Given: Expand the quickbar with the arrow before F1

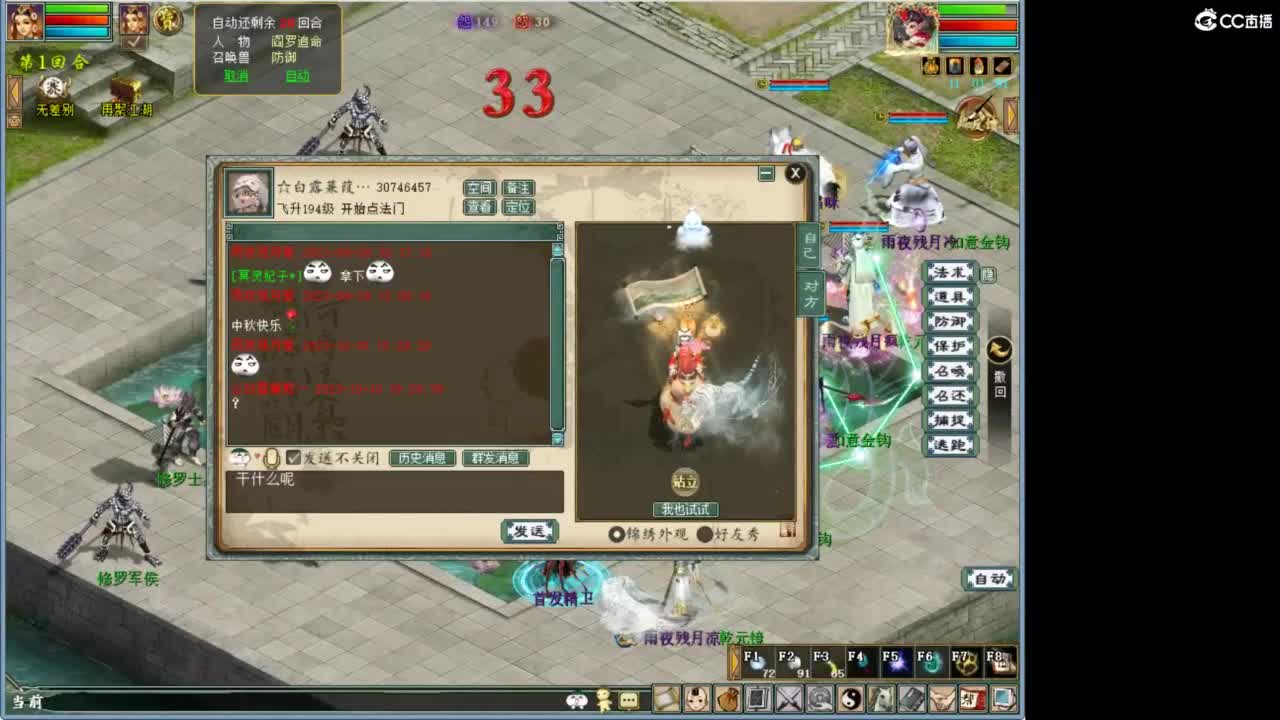Looking at the screenshot, I should click(735, 662).
